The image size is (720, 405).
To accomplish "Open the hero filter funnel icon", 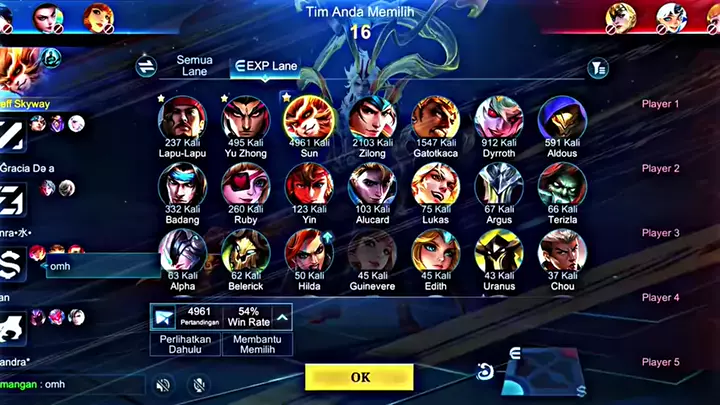I will click(598, 68).
